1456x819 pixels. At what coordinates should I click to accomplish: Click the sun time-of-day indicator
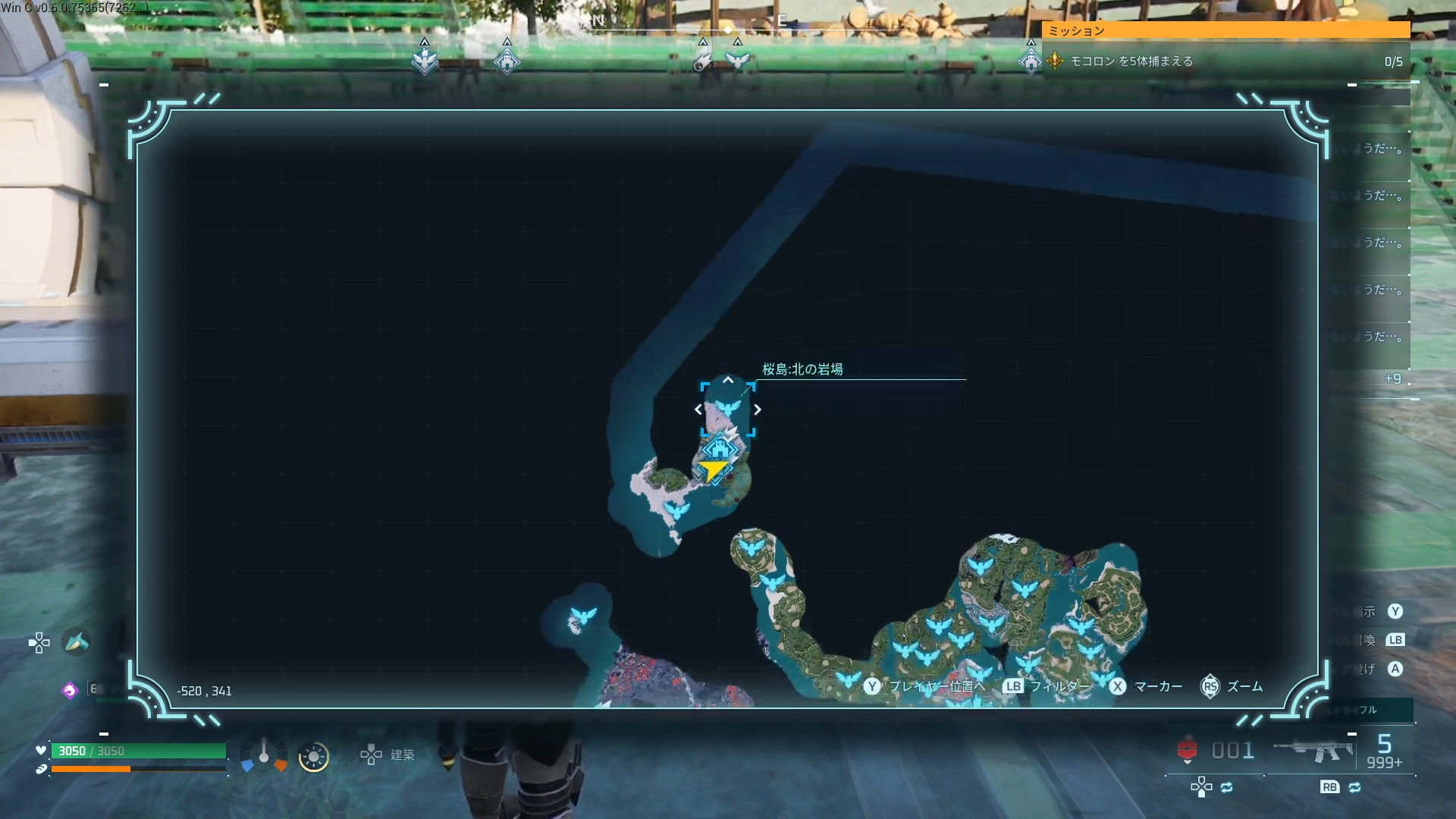313,757
